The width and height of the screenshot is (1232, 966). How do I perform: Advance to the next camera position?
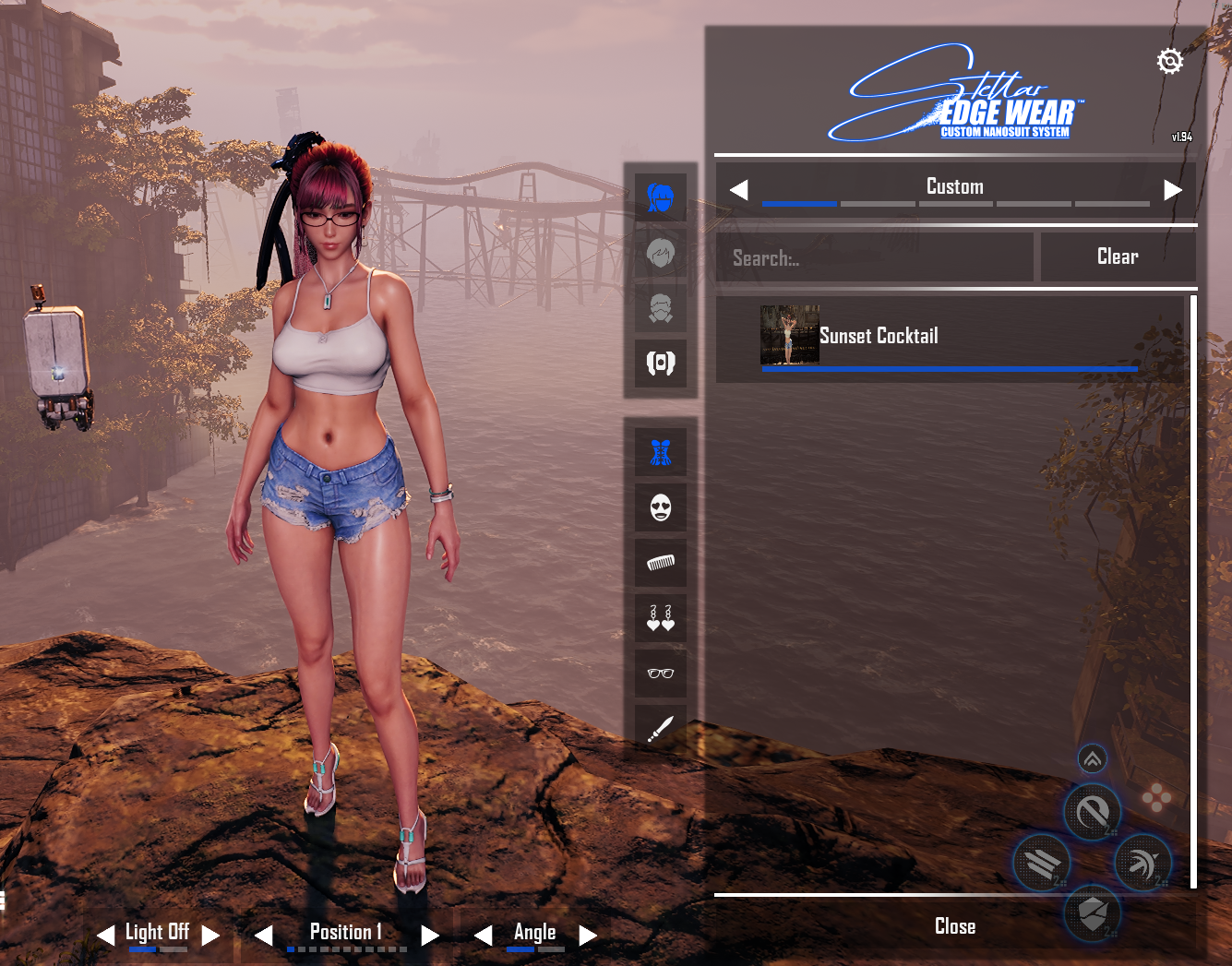(429, 936)
